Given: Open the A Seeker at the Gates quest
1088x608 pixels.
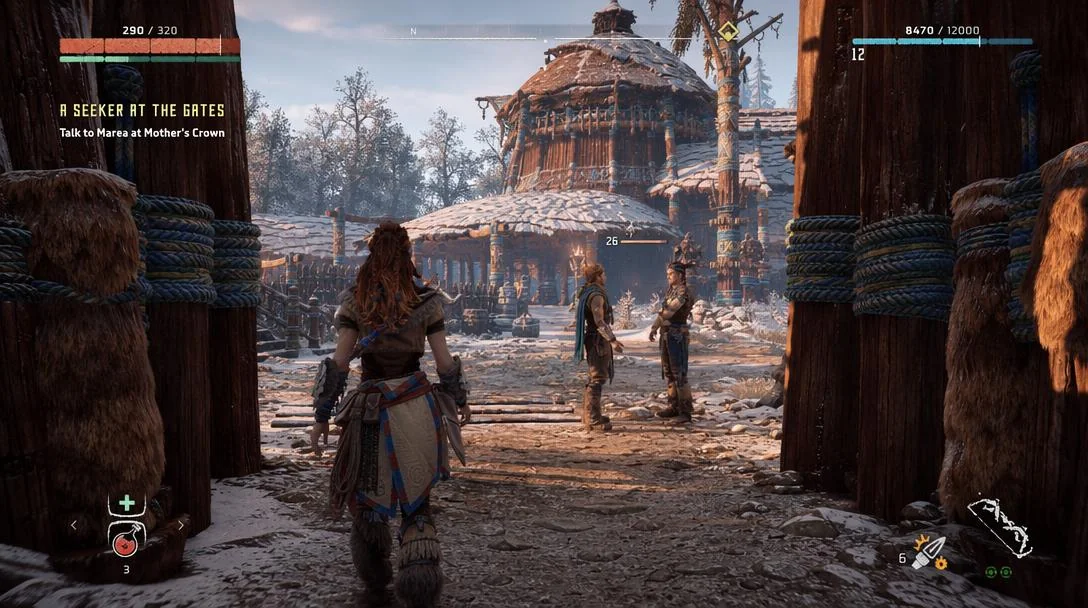Looking at the screenshot, I should click(x=142, y=111).
